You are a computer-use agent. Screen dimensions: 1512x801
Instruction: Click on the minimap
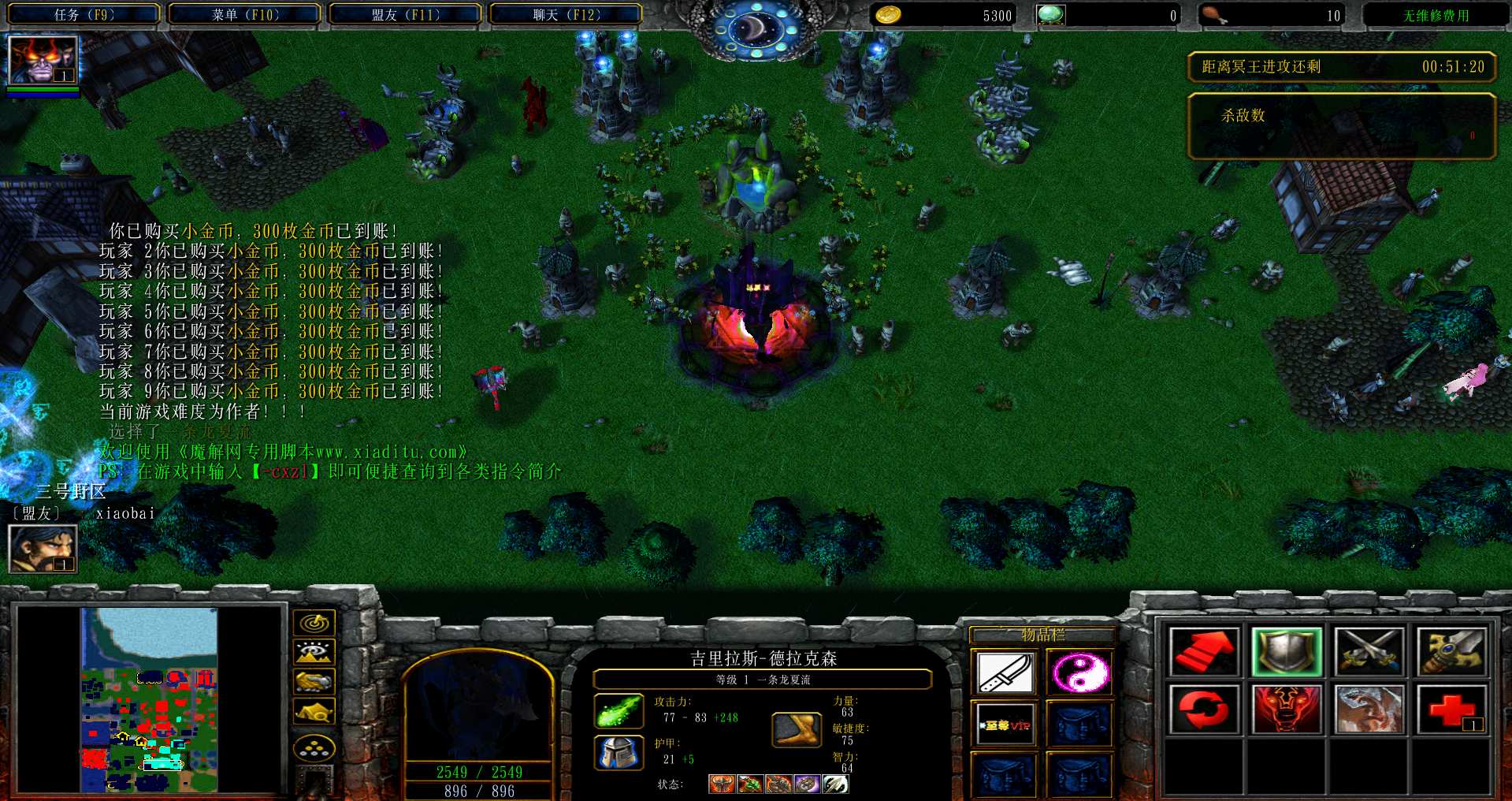coord(149,699)
